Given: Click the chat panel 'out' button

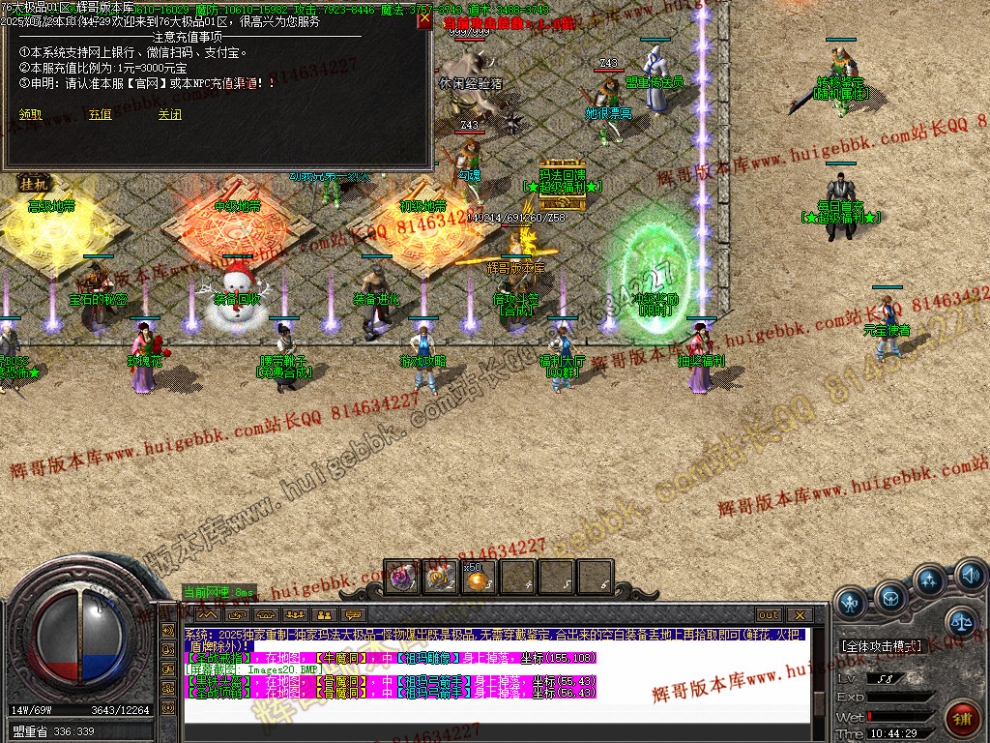Looking at the screenshot, I should coord(768,614).
